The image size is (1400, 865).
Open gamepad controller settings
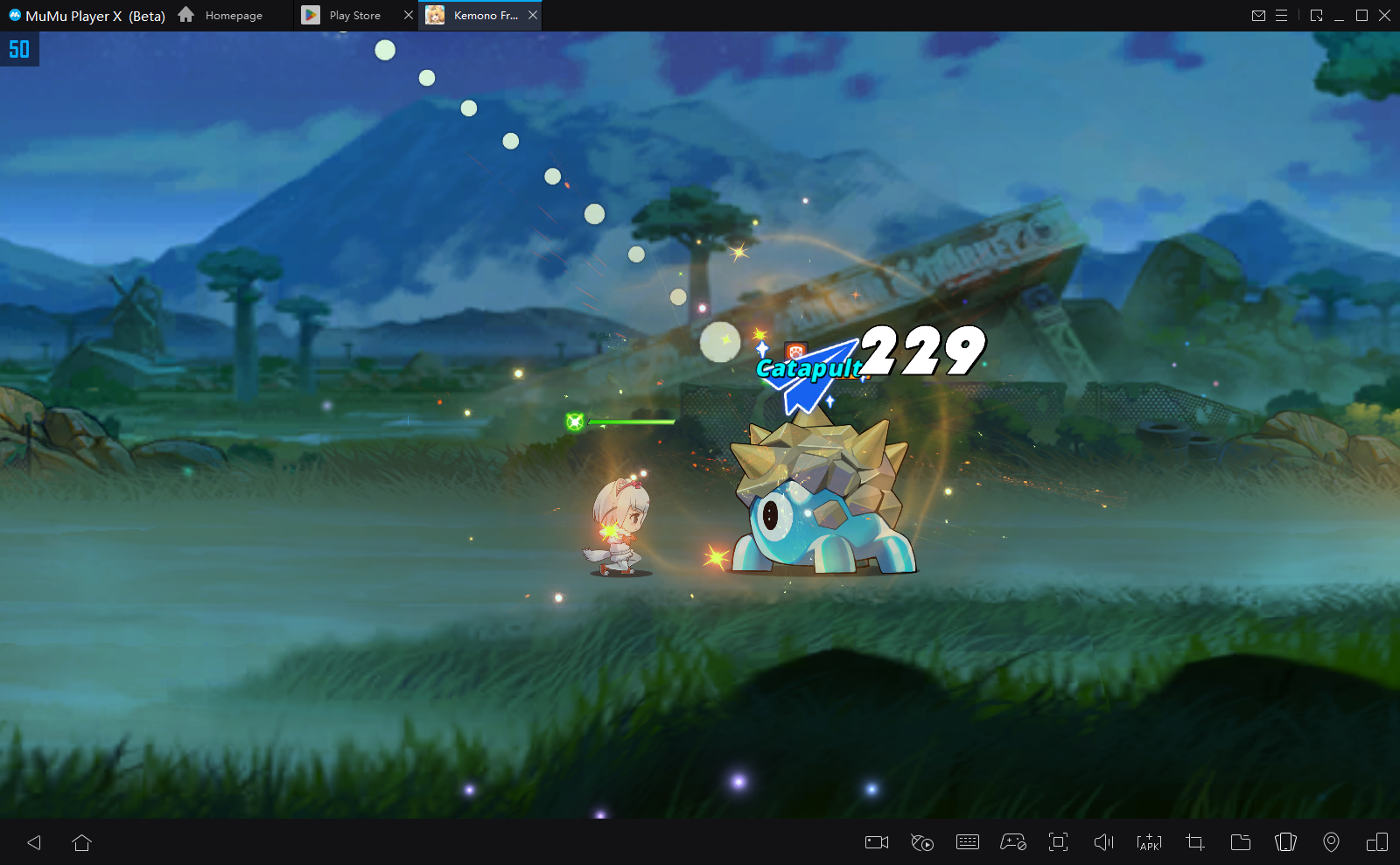click(1013, 842)
